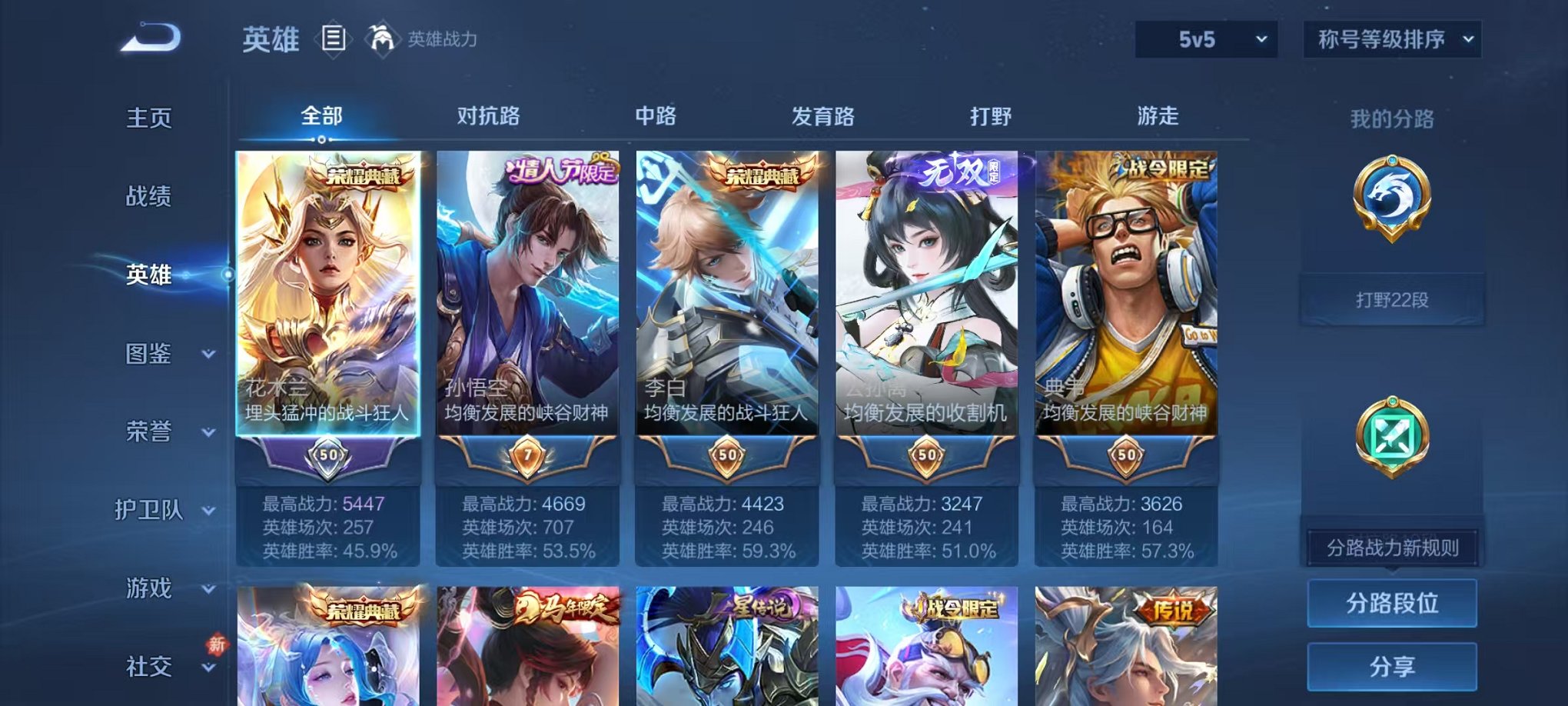Click the hero list icon beside the 英雄 title

[334, 39]
